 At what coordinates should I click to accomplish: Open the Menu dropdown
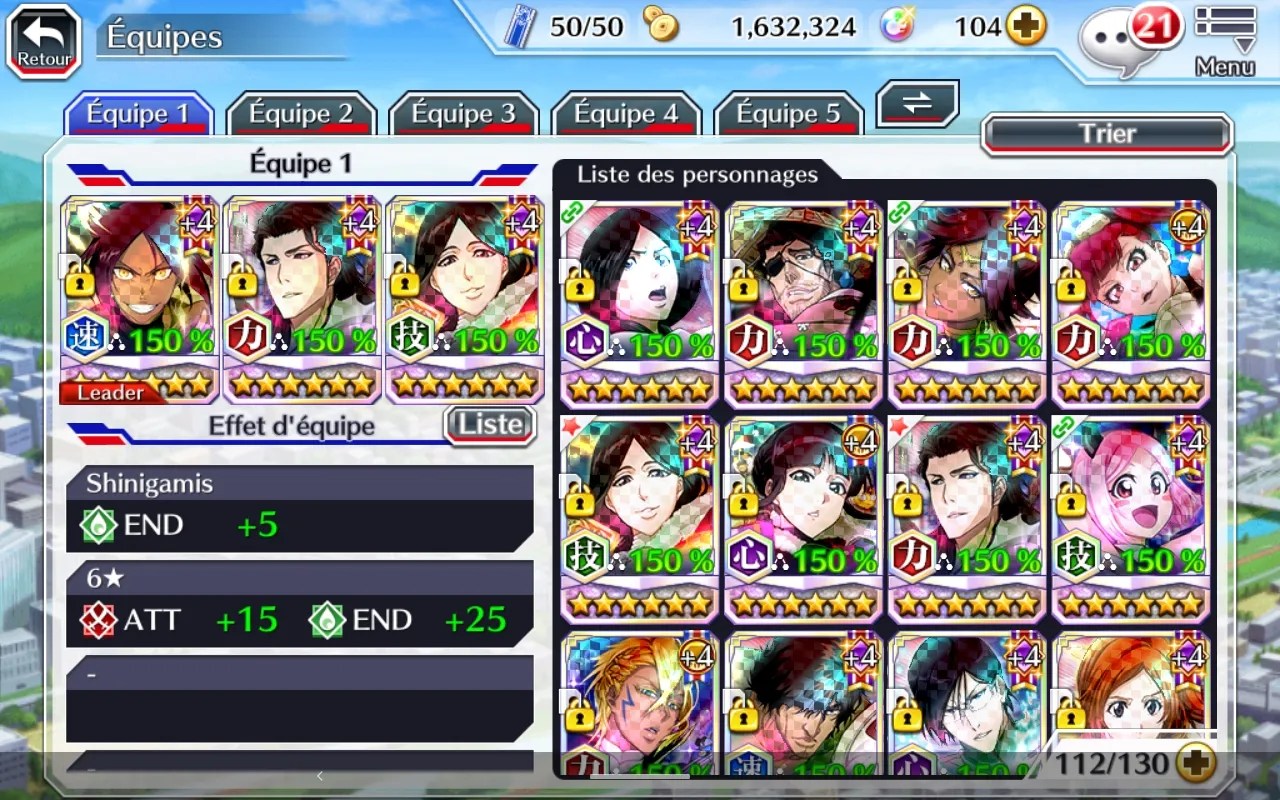(x=1225, y=40)
